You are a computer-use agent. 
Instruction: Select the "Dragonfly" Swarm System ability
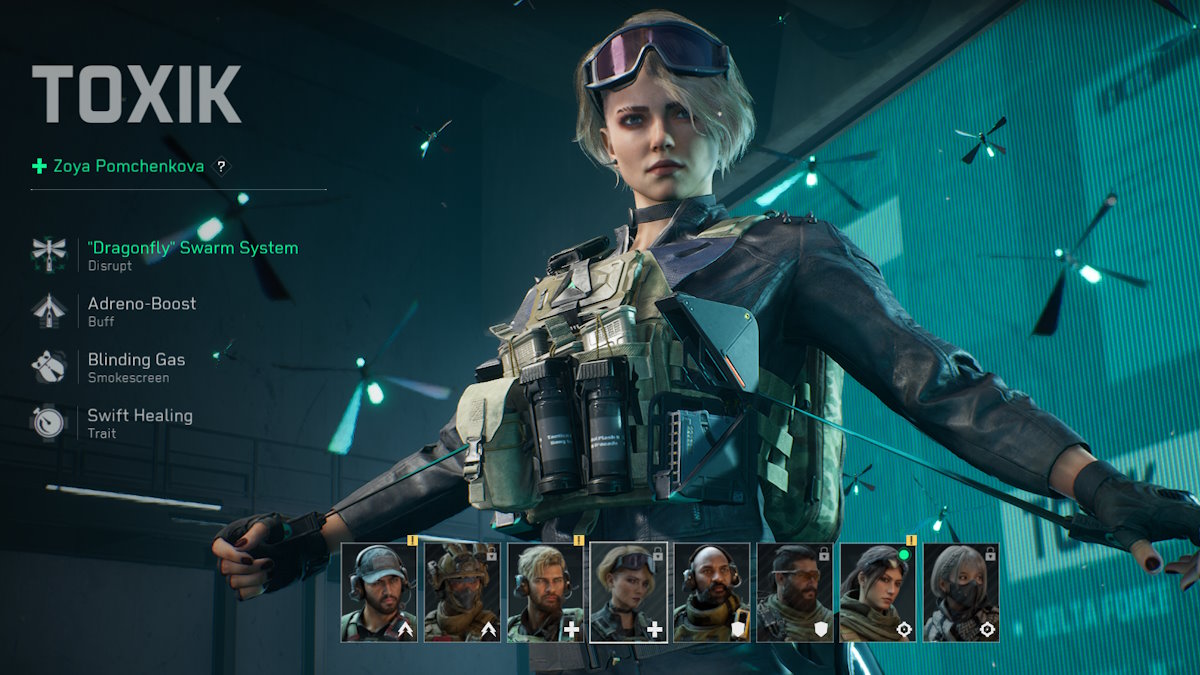click(192, 248)
